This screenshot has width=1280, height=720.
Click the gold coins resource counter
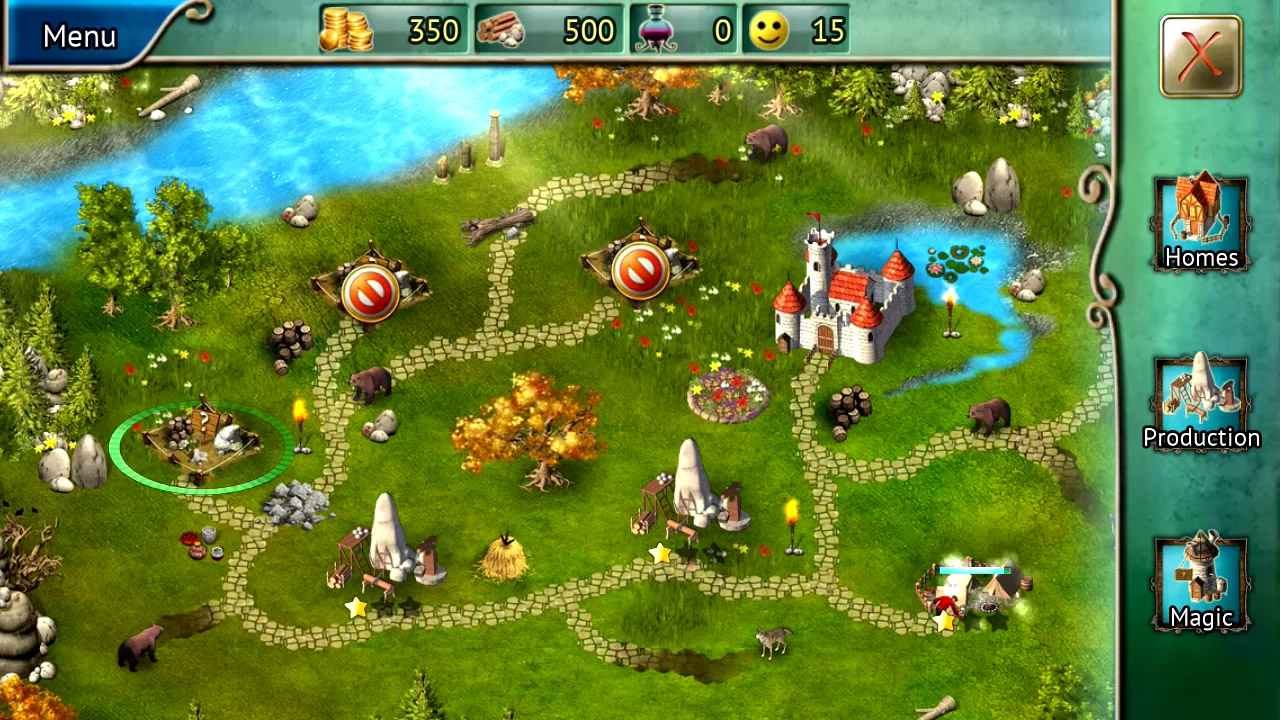click(395, 30)
